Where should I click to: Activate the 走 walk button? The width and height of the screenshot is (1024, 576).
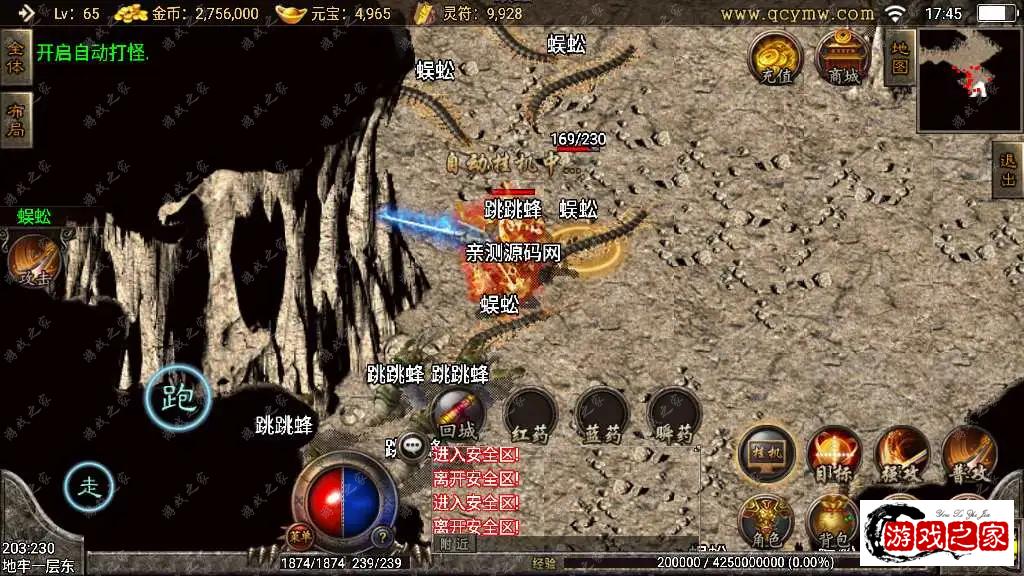90,487
